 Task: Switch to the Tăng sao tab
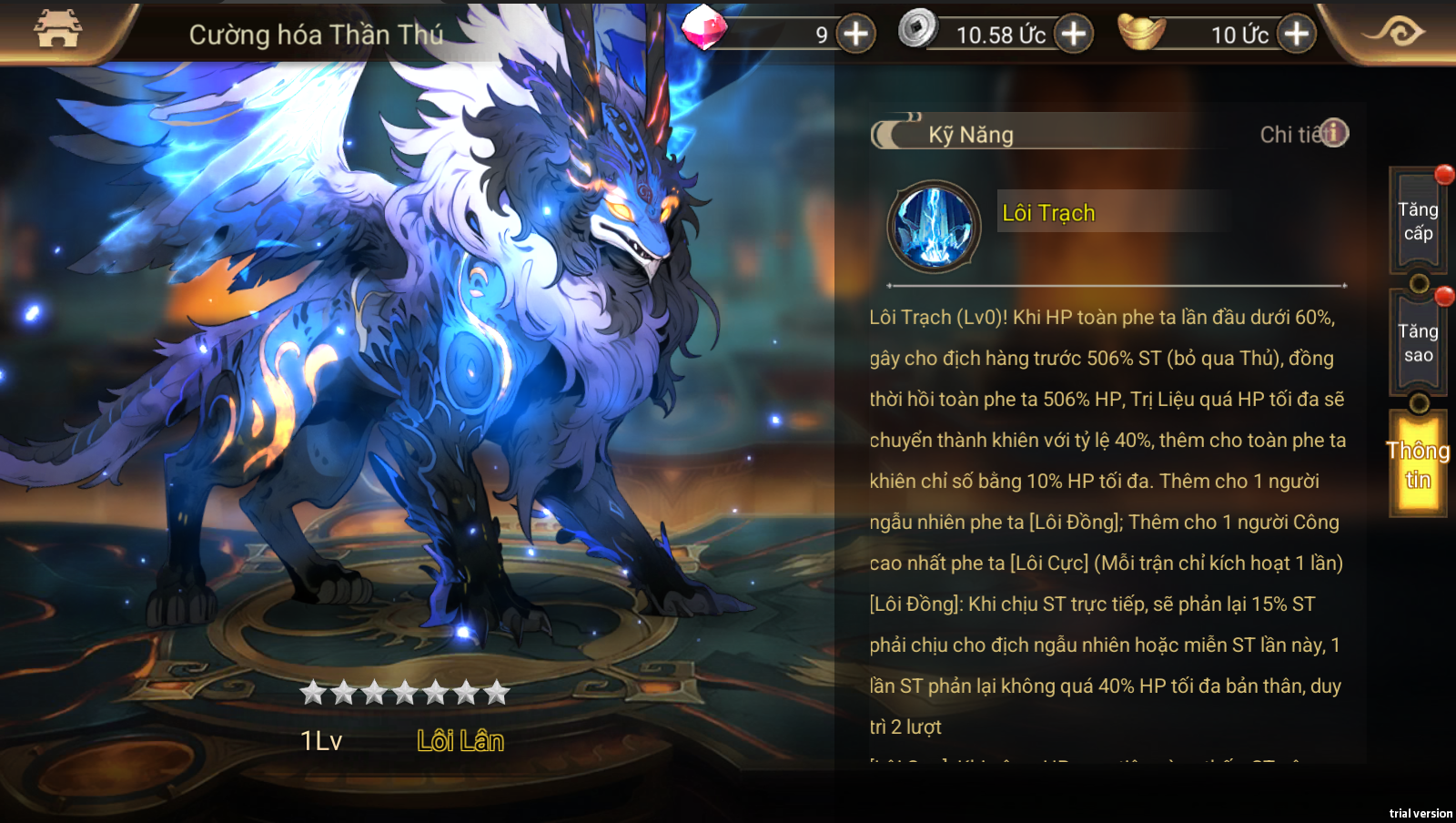click(1417, 343)
